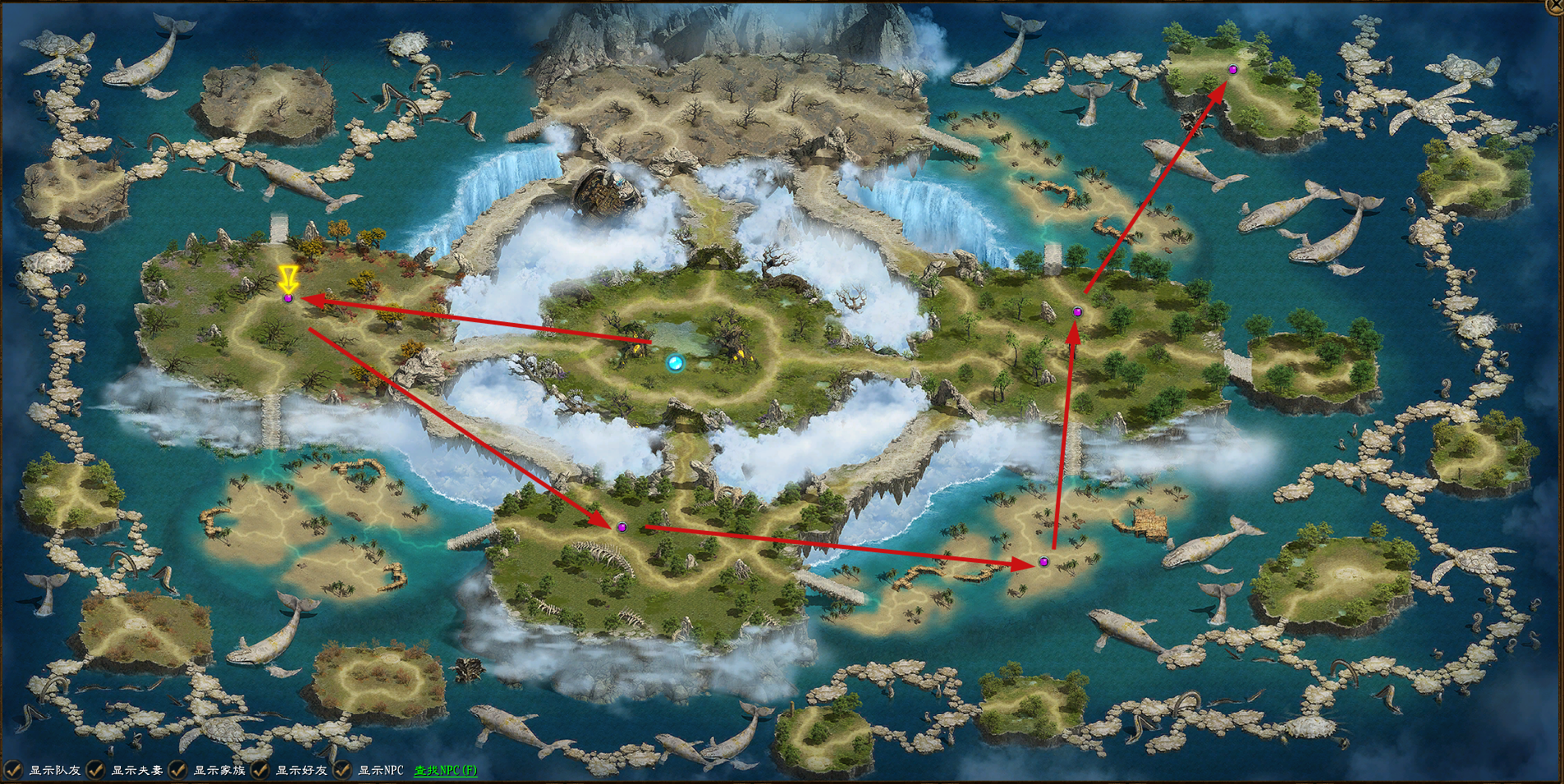This screenshot has width=1564, height=784.
Task: Select the purple marker under the yellow arrow
Action: point(288,298)
